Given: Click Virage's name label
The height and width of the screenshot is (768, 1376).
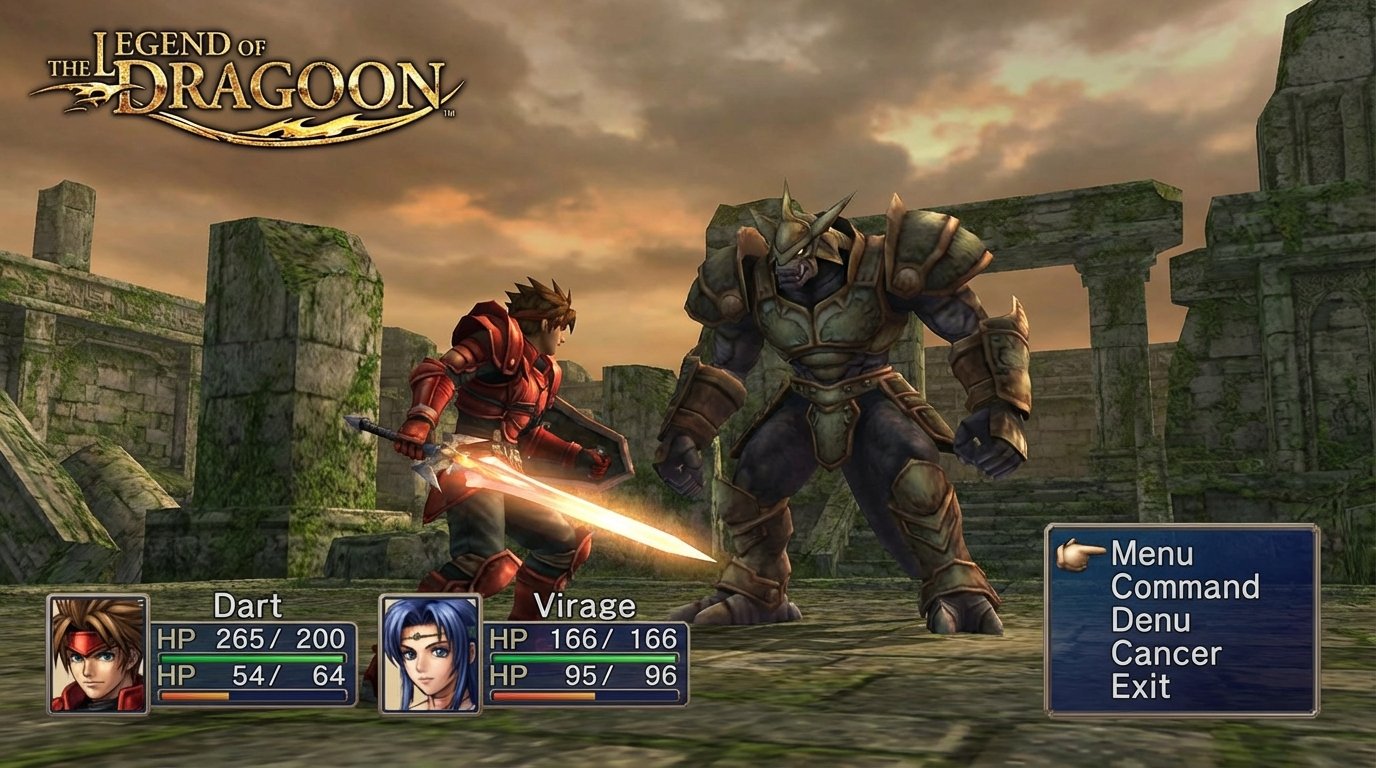Looking at the screenshot, I should [x=585, y=604].
